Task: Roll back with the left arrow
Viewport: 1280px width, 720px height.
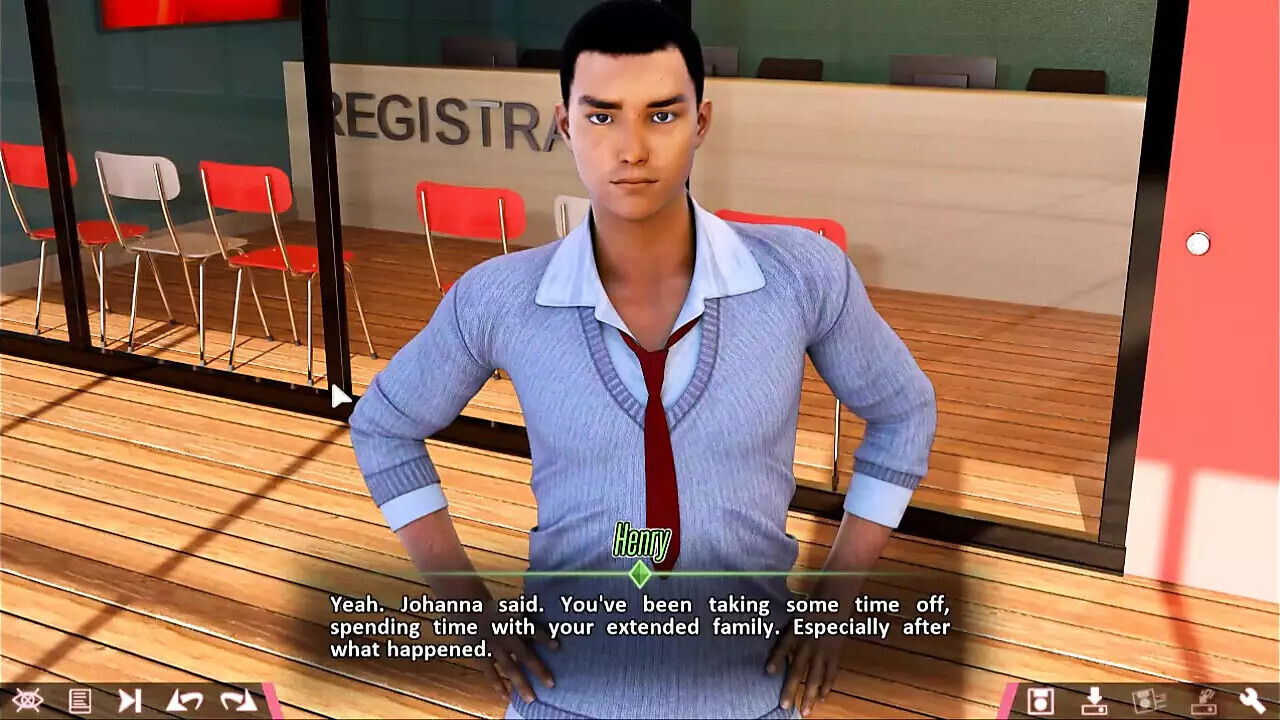Action: pyautogui.click(x=184, y=700)
